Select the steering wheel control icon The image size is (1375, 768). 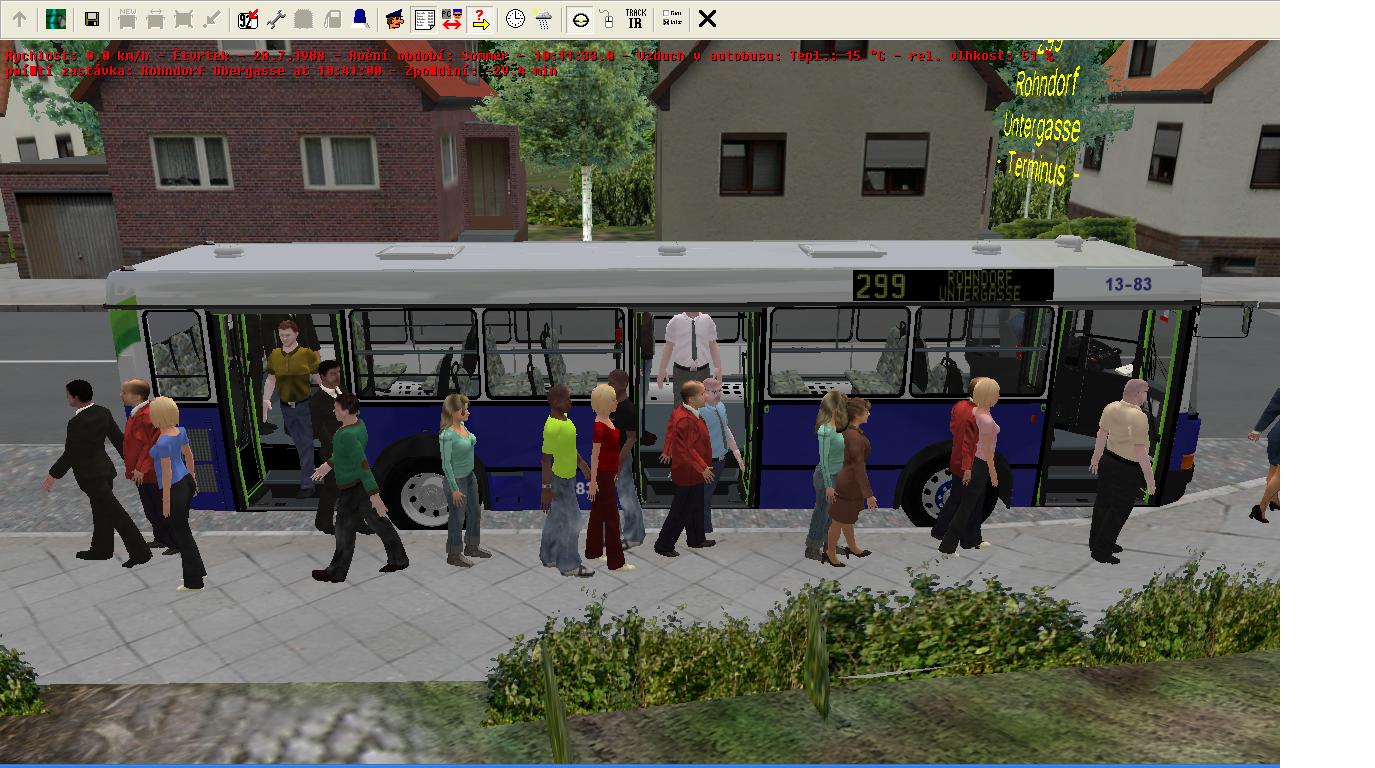pos(580,19)
